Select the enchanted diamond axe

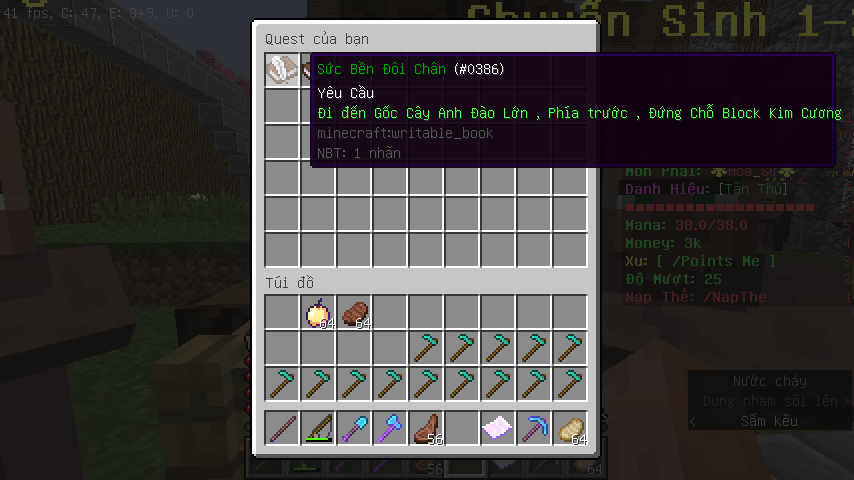click(390, 429)
